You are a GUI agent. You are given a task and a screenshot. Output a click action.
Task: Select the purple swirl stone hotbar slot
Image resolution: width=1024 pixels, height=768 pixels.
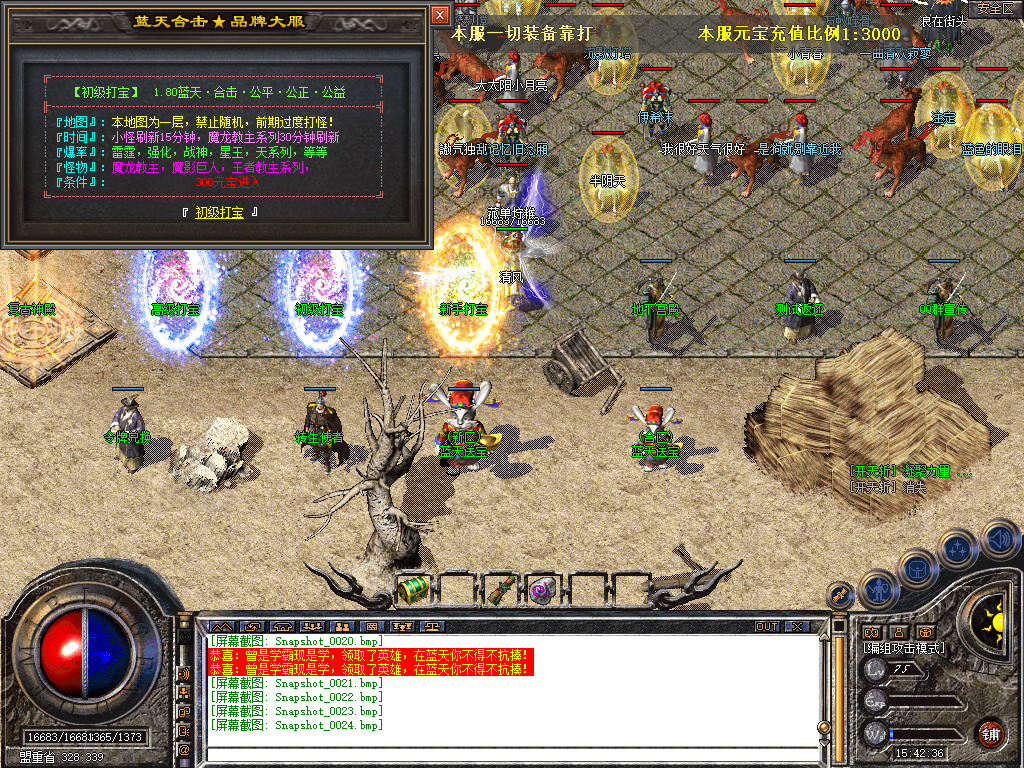[x=543, y=589]
